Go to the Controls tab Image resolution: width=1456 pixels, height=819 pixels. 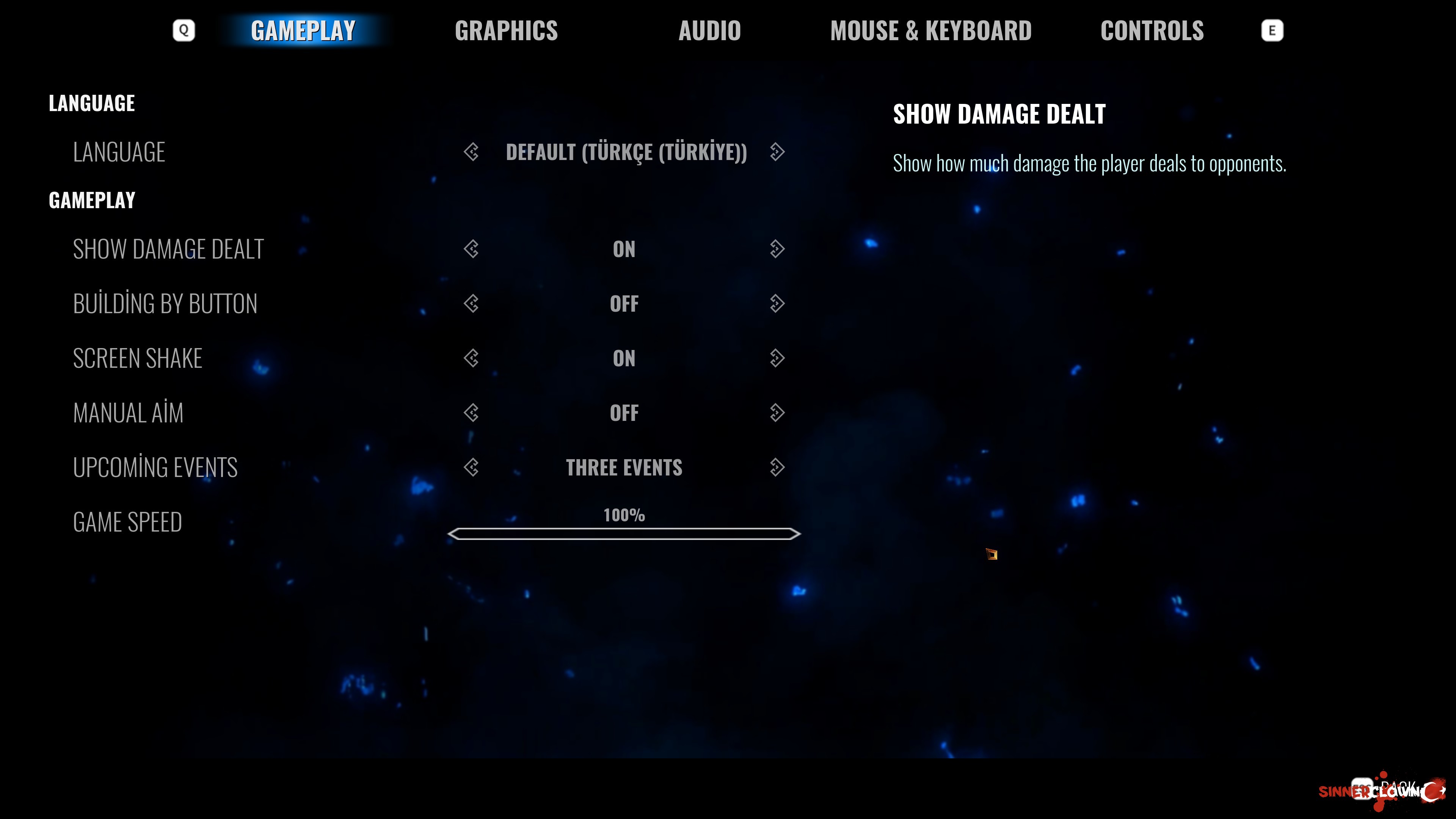pyautogui.click(x=1152, y=30)
